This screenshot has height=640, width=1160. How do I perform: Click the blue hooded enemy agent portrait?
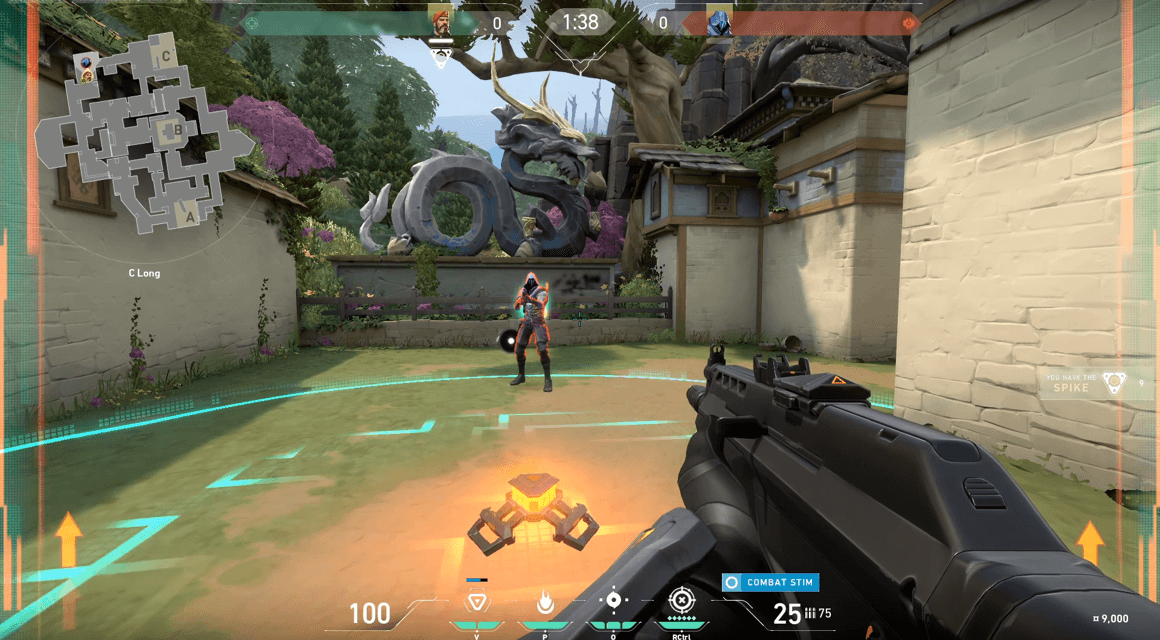(x=718, y=22)
